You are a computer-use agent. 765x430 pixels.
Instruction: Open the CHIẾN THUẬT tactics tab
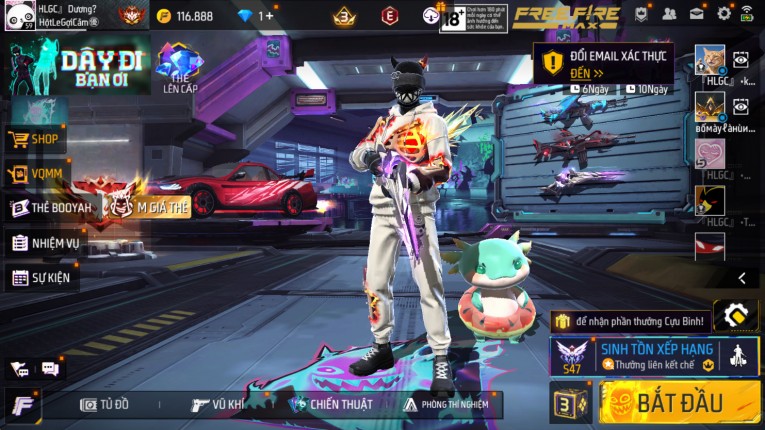tap(330, 404)
